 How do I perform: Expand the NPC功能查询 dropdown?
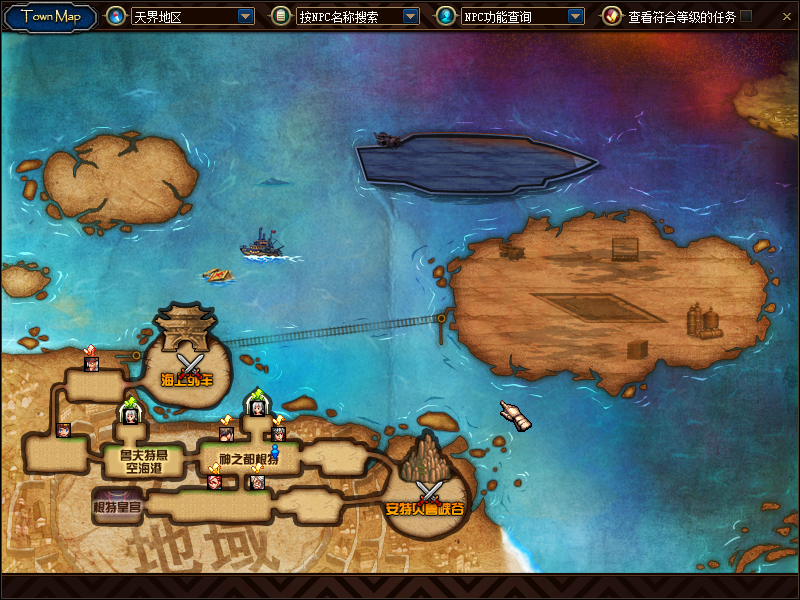click(x=575, y=17)
